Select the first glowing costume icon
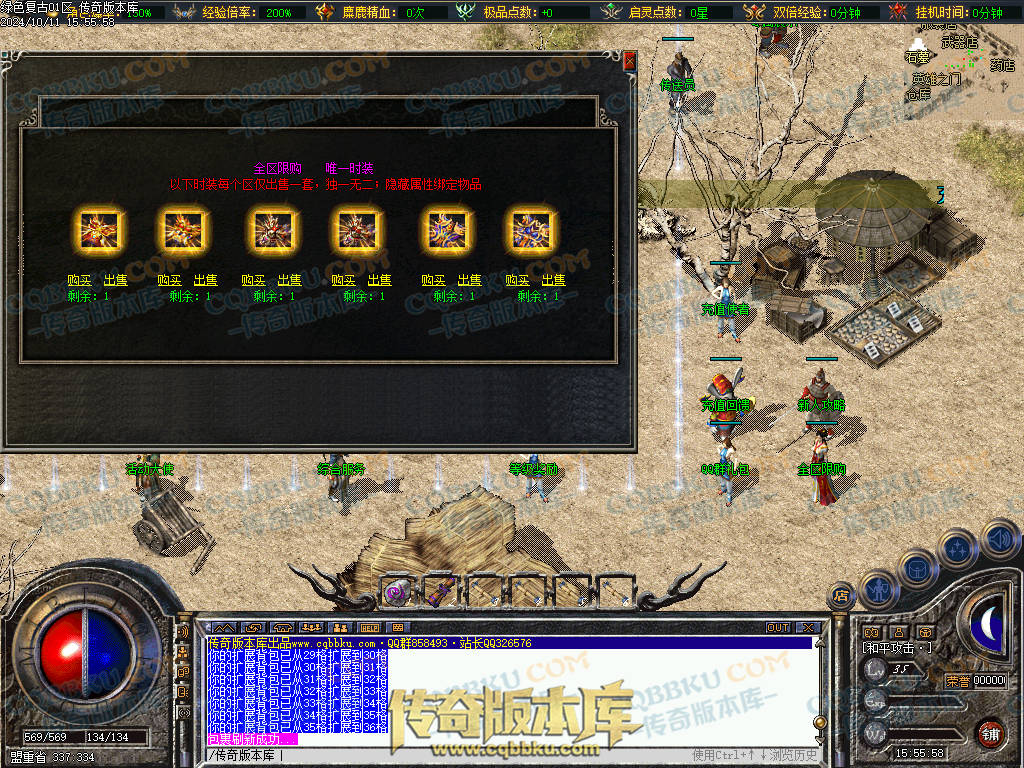Screen dimensions: 1024x768 tap(99, 231)
